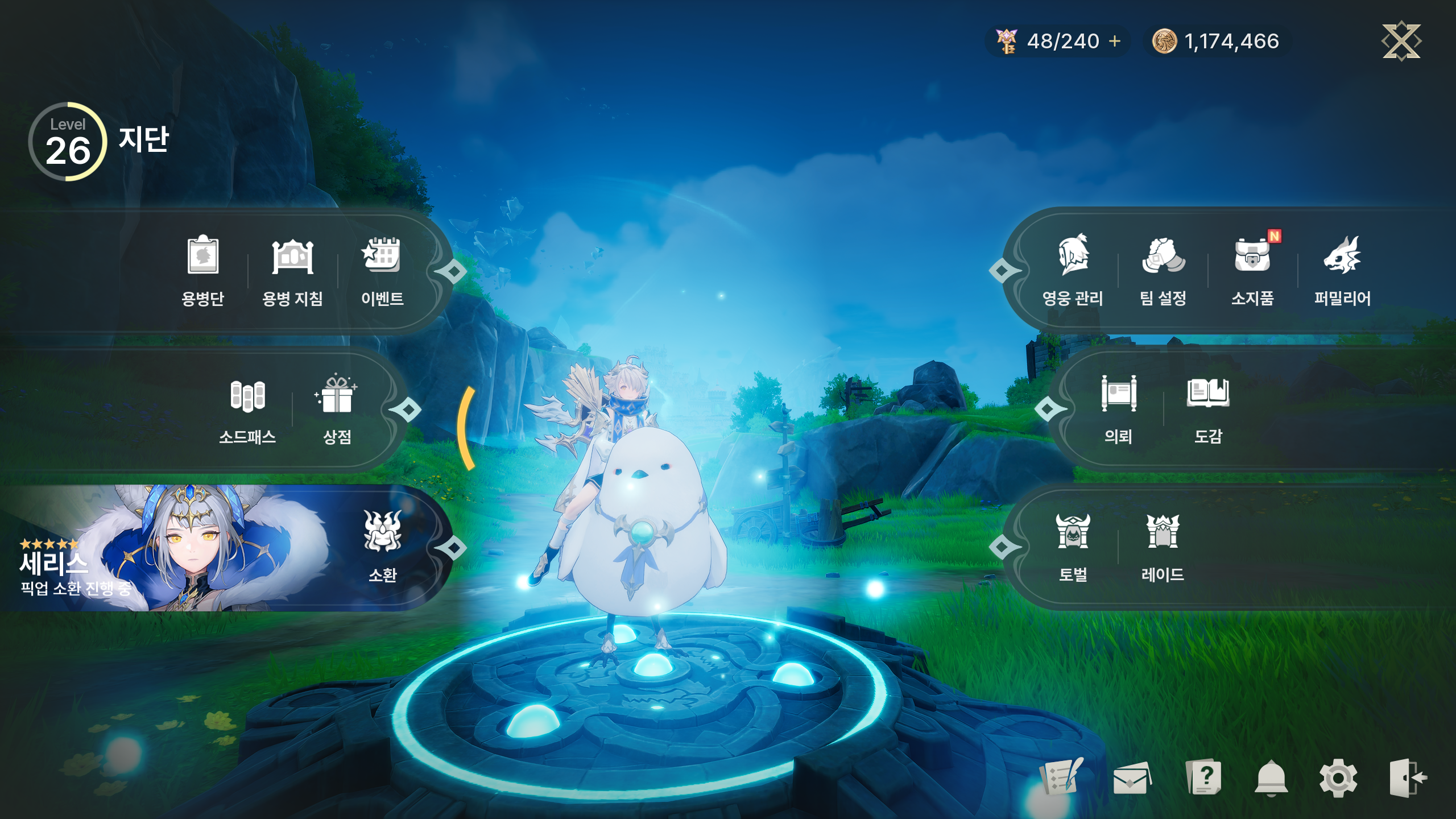
Task: Open settings with the gear icon
Action: (x=1338, y=778)
